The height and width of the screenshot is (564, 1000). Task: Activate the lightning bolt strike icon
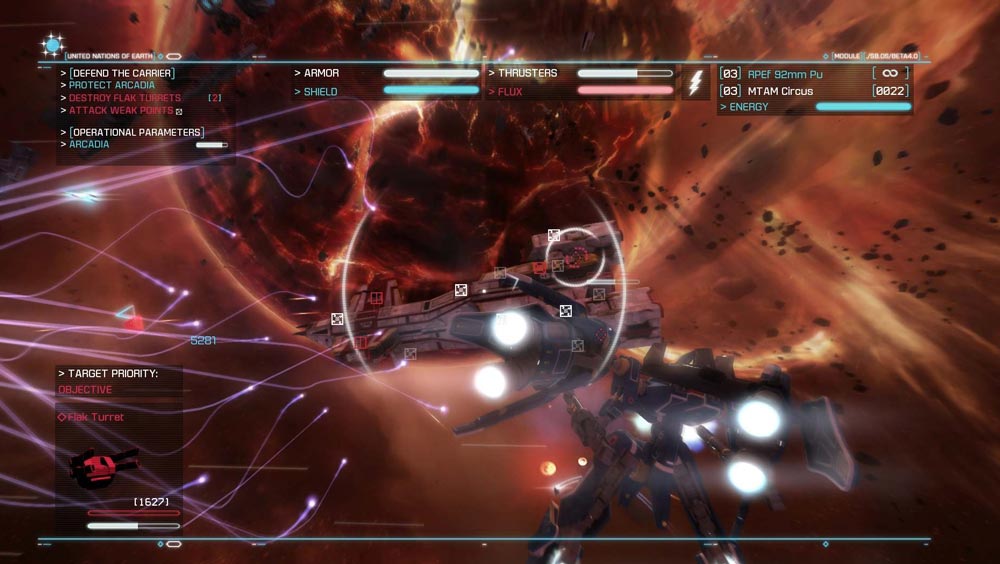click(x=695, y=83)
